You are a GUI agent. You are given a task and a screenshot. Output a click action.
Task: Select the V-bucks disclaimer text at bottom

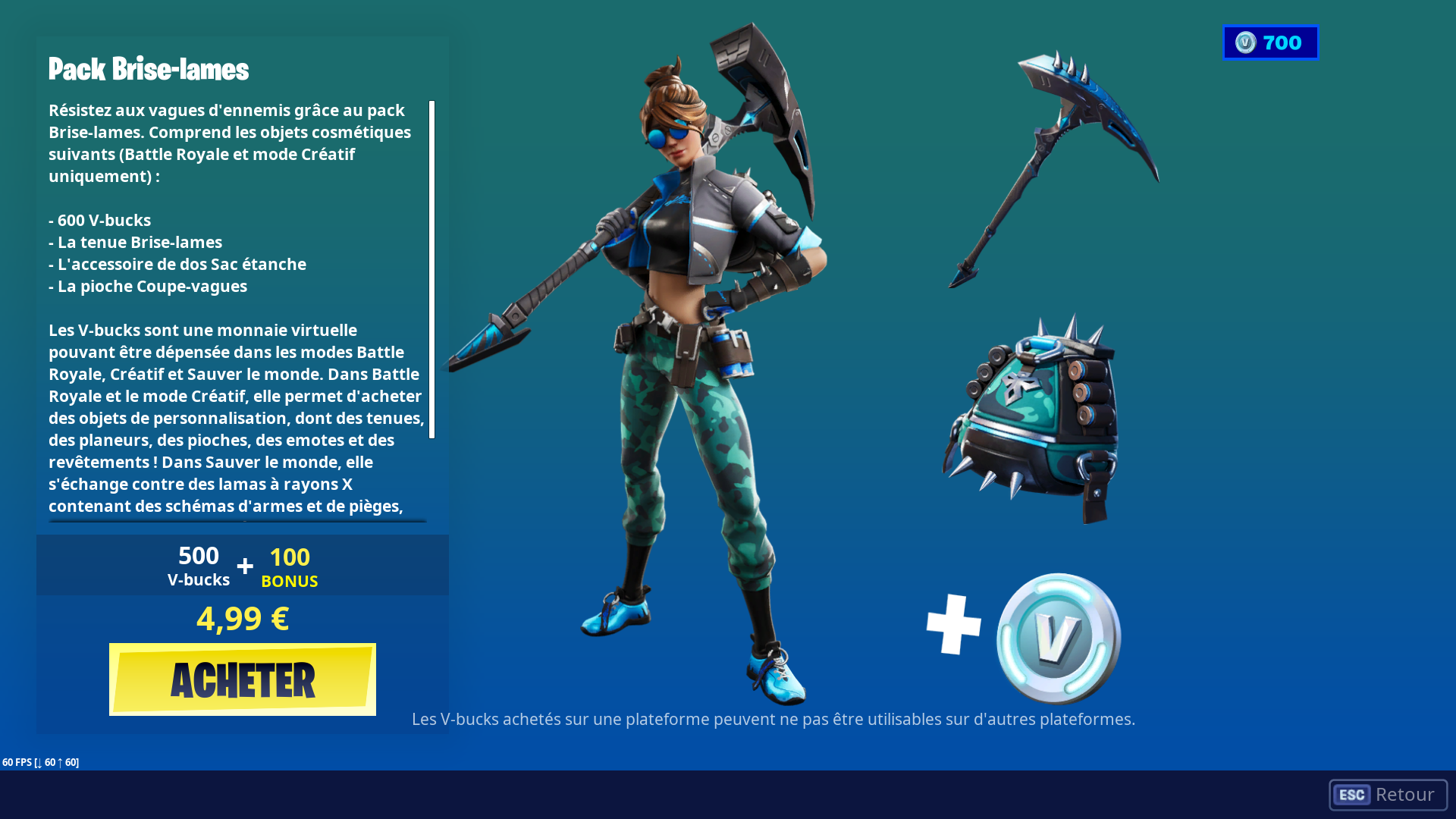[773, 719]
